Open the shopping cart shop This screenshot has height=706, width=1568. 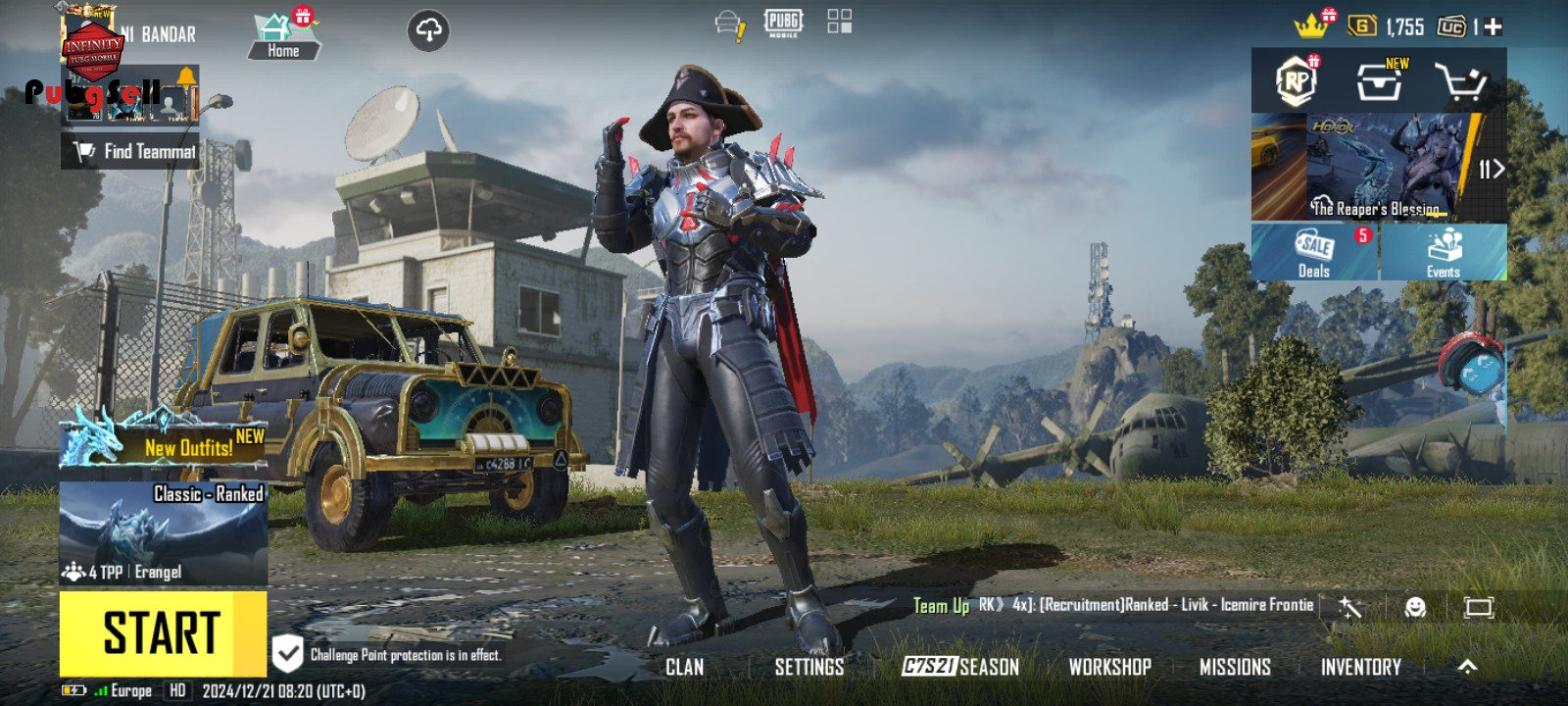coord(1460,82)
